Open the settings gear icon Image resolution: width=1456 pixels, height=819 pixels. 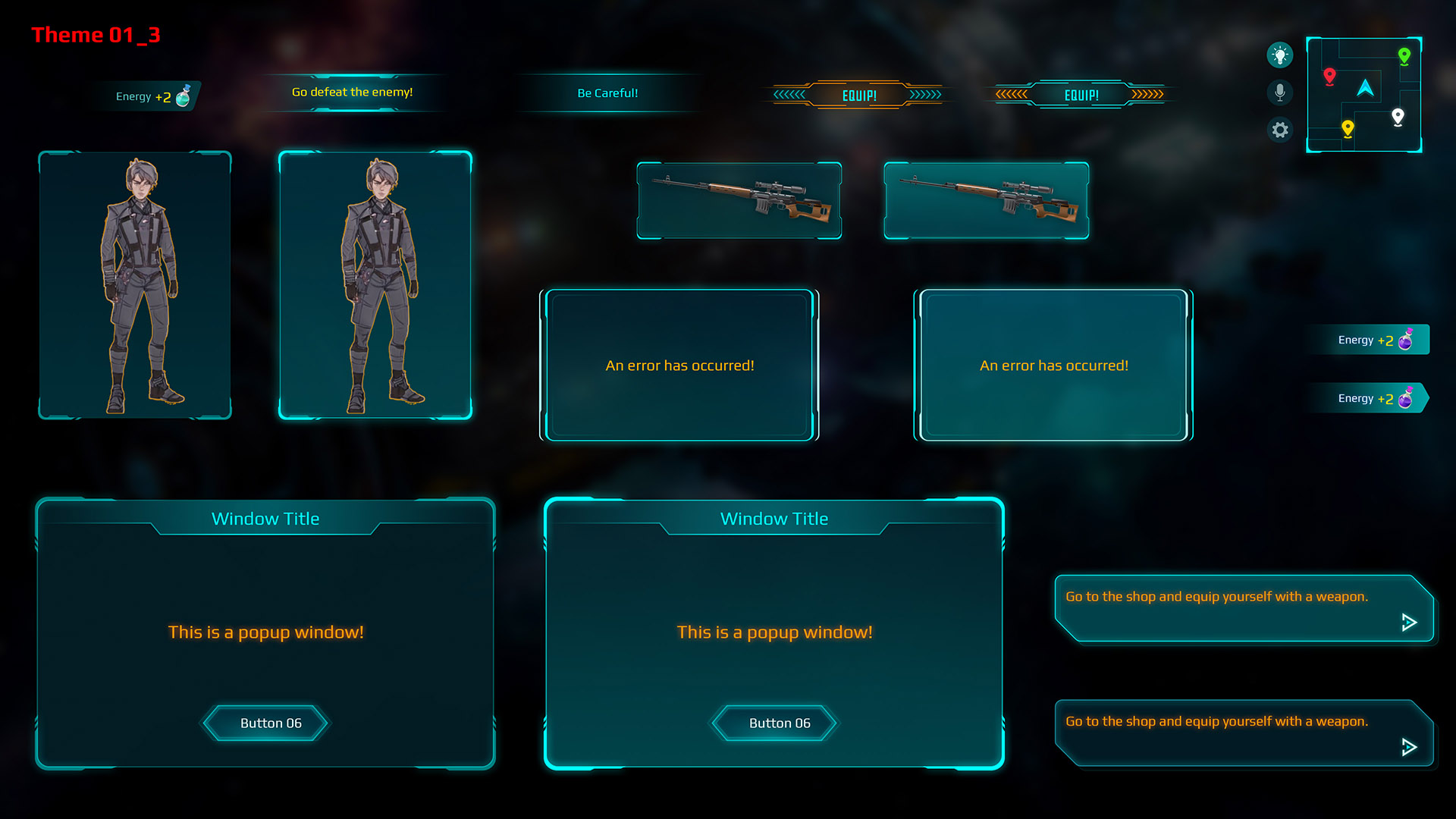click(1280, 130)
